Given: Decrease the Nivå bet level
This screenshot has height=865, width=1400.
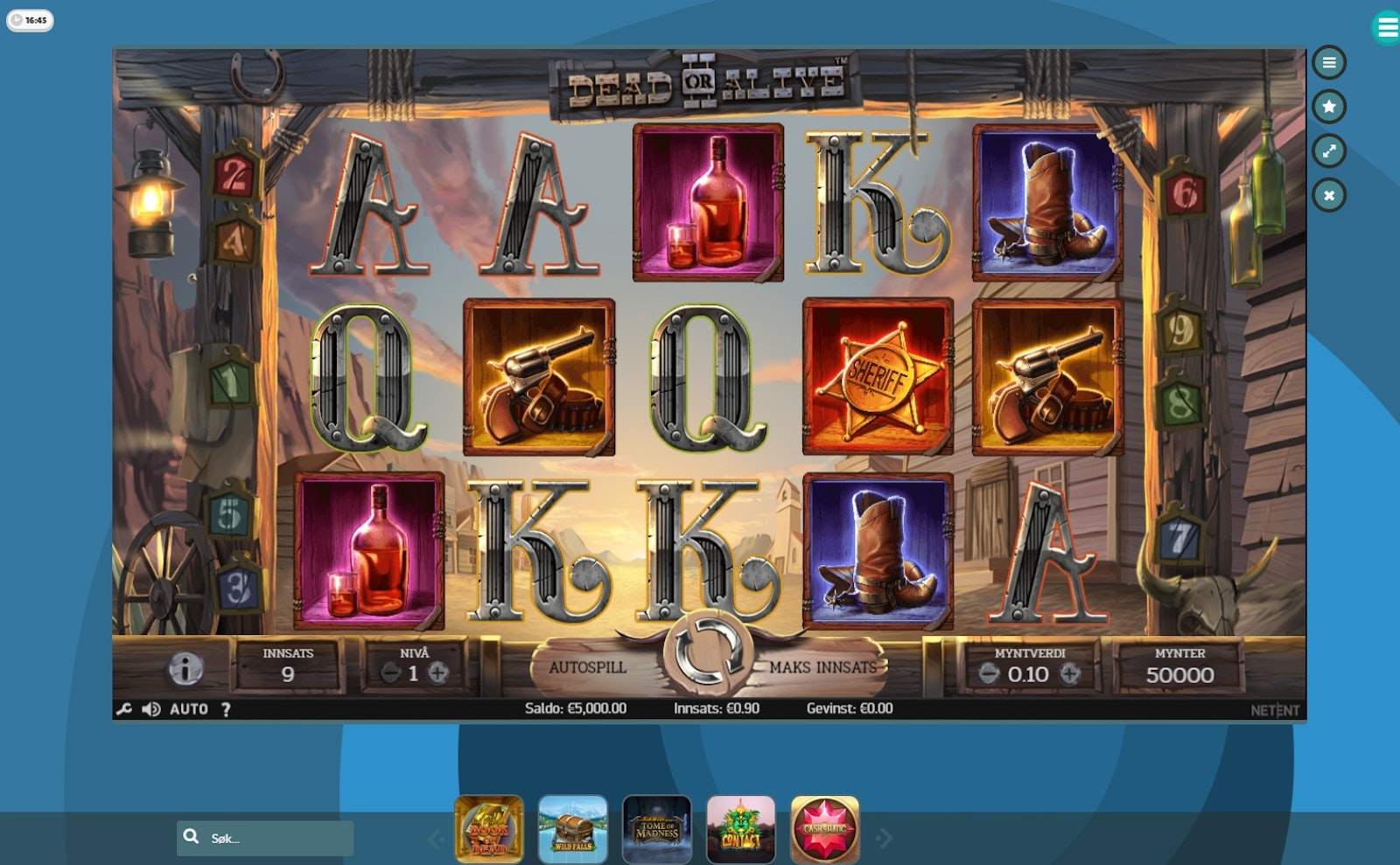Looking at the screenshot, I should click(x=390, y=673).
